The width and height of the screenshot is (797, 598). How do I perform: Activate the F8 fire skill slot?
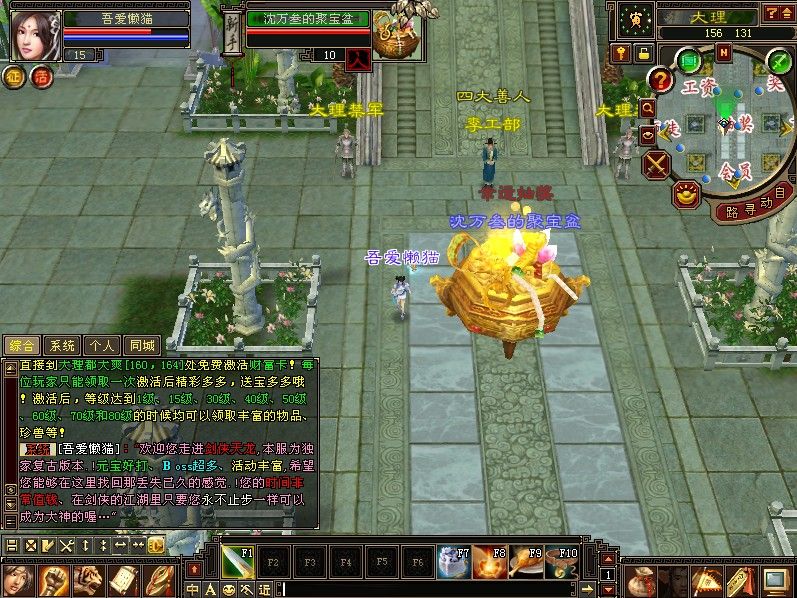click(x=491, y=562)
